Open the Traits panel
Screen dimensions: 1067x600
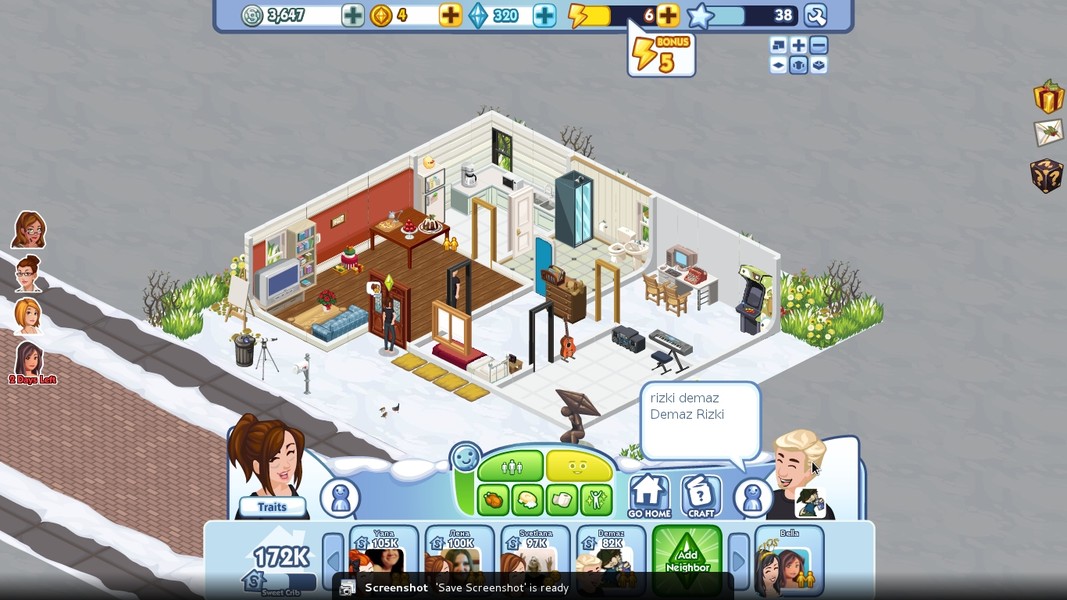(x=271, y=507)
